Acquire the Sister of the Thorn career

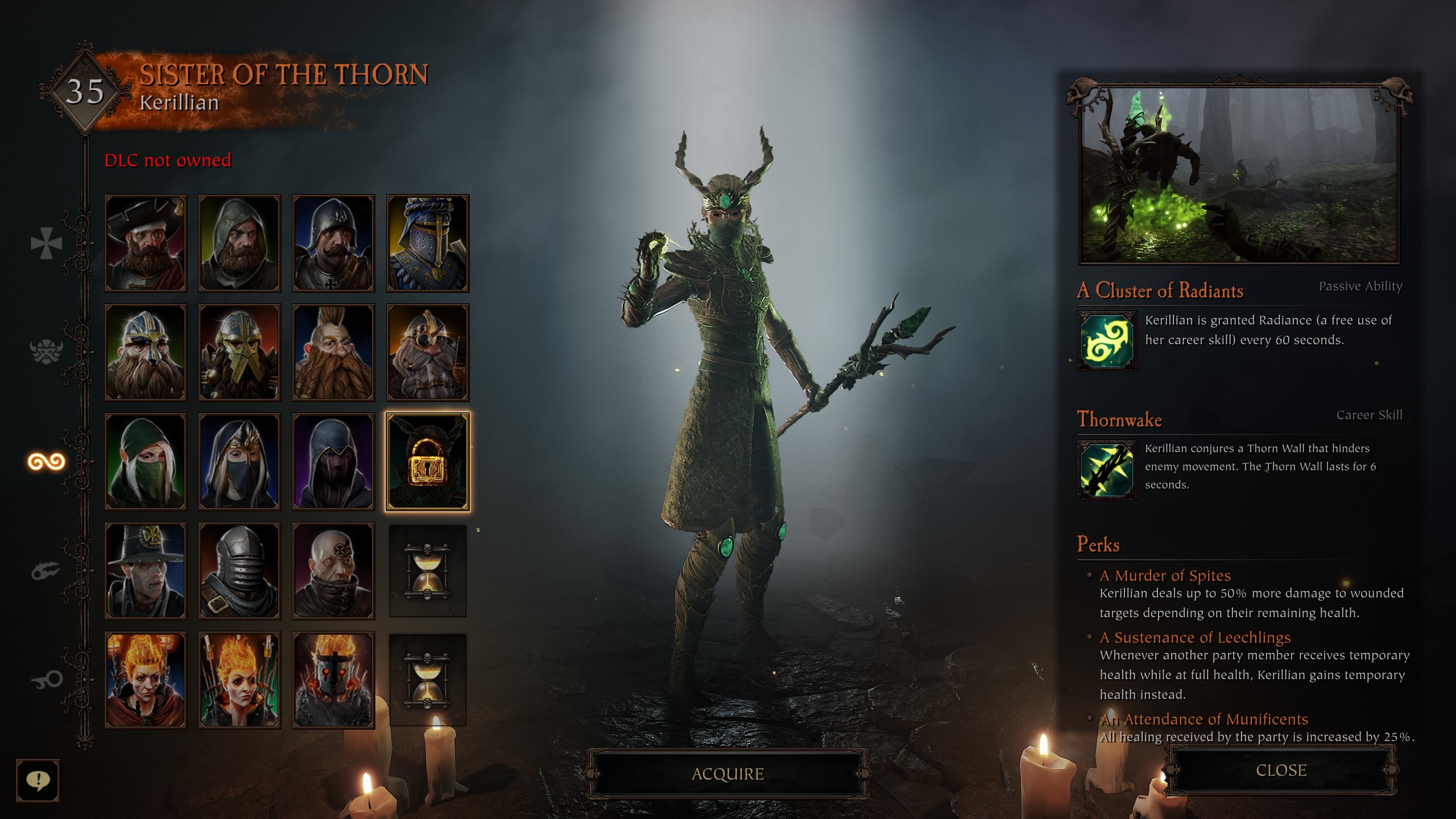coord(727,774)
